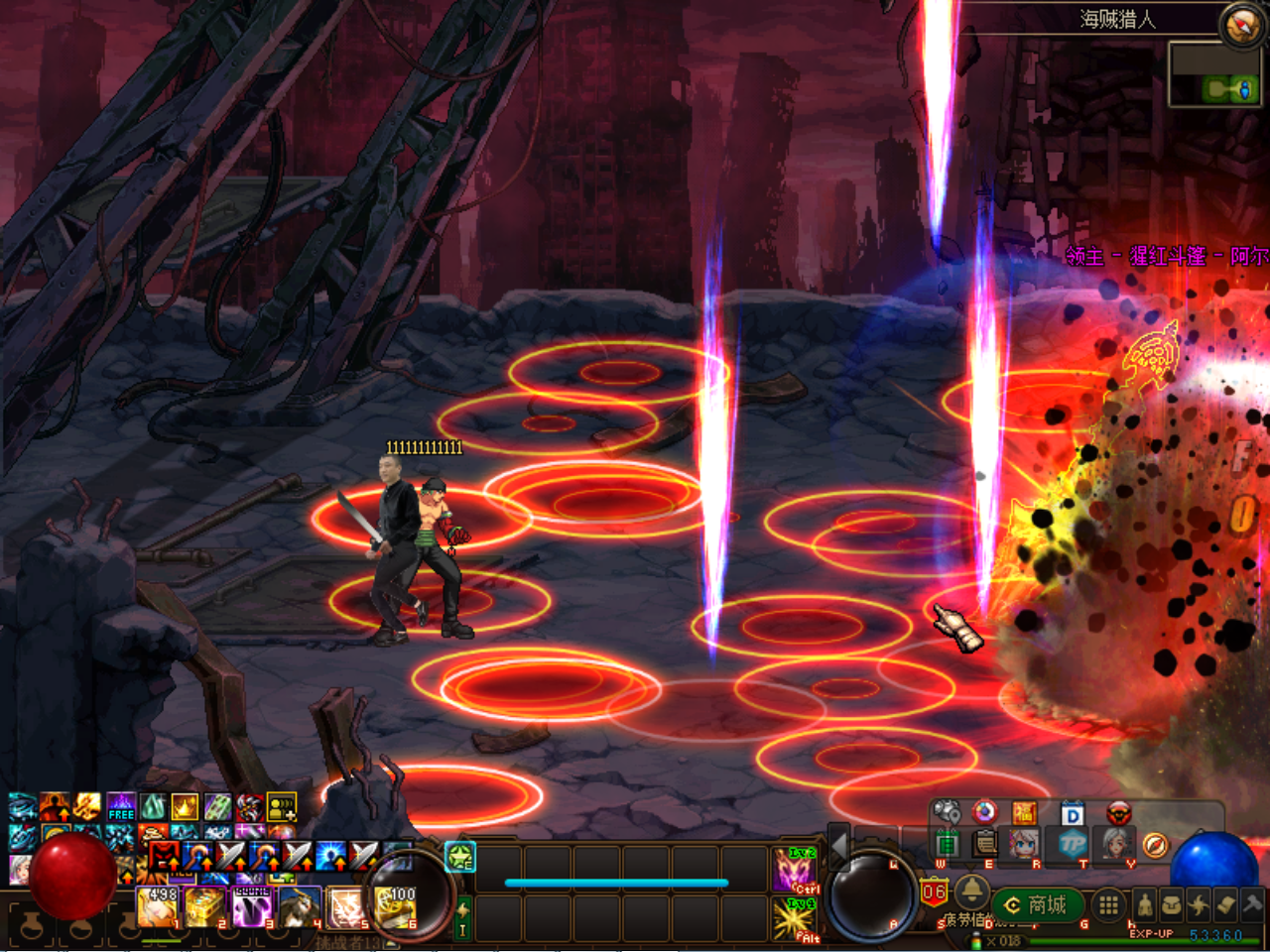The width and height of the screenshot is (1270, 952).
Task: Click the red 福 fortune icon
Action: pos(1024,814)
